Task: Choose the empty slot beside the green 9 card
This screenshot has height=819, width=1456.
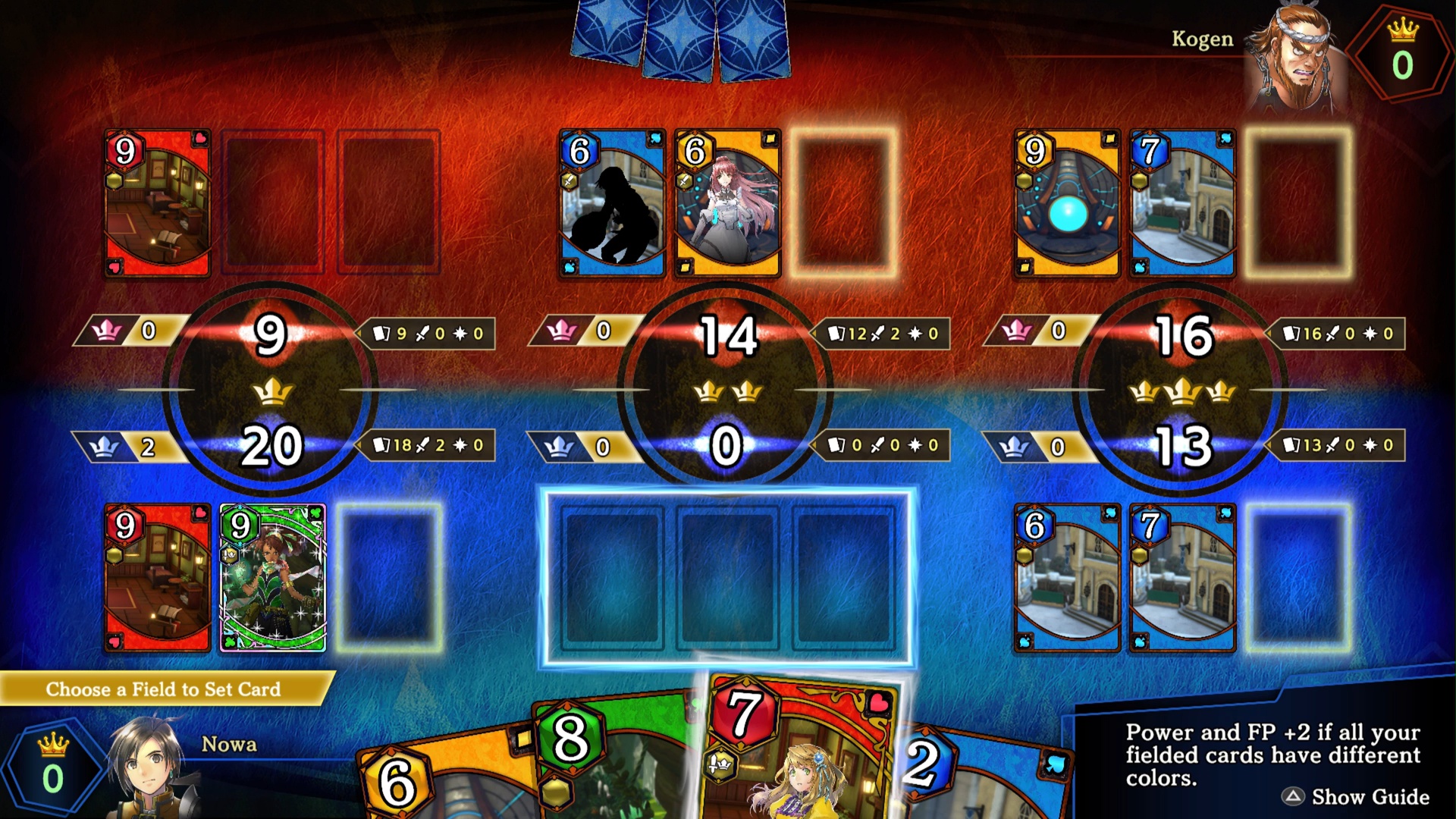Action: tap(389, 578)
